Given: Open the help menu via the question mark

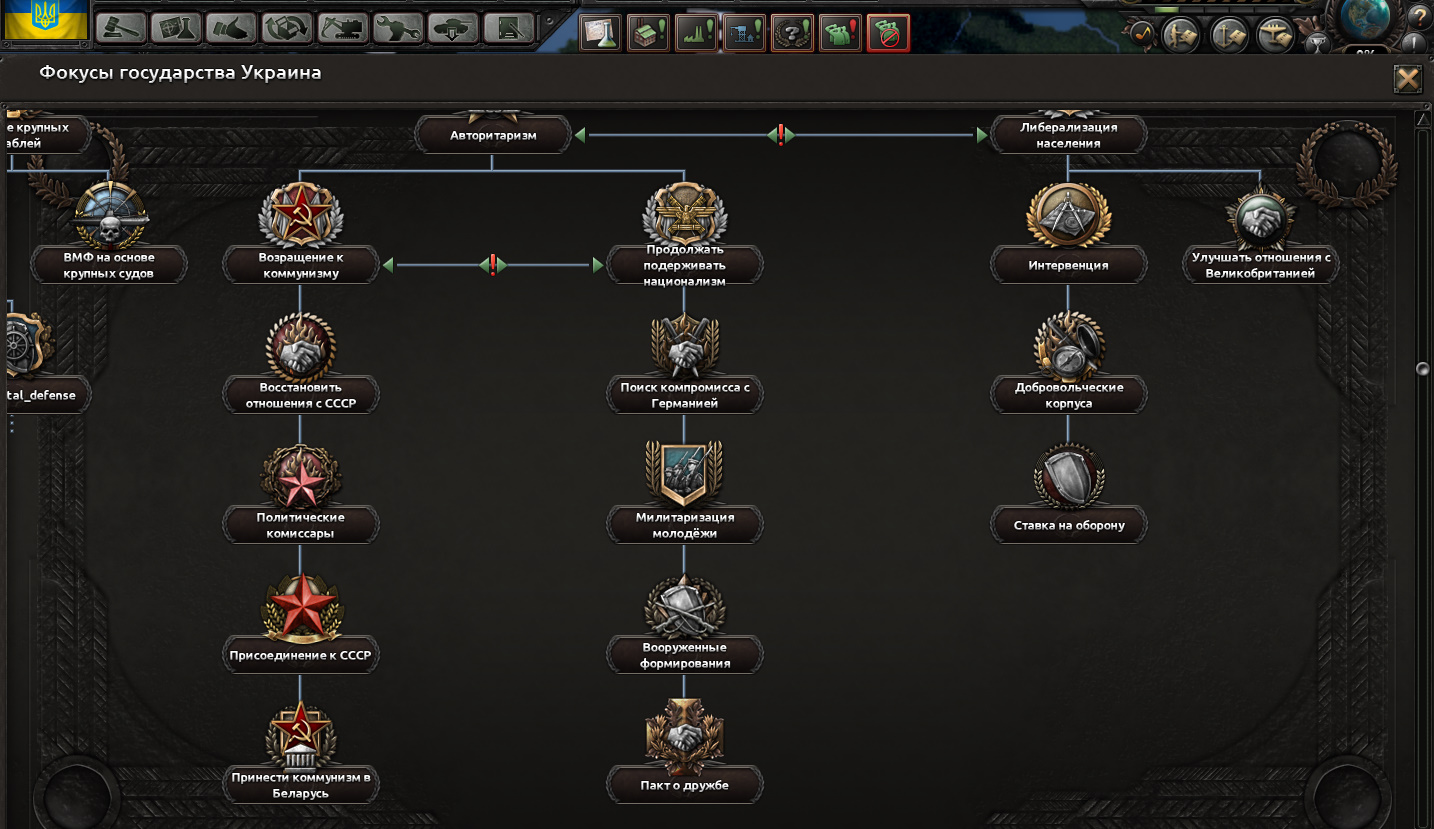Looking at the screenshot, I should (x=1419, y=17).
